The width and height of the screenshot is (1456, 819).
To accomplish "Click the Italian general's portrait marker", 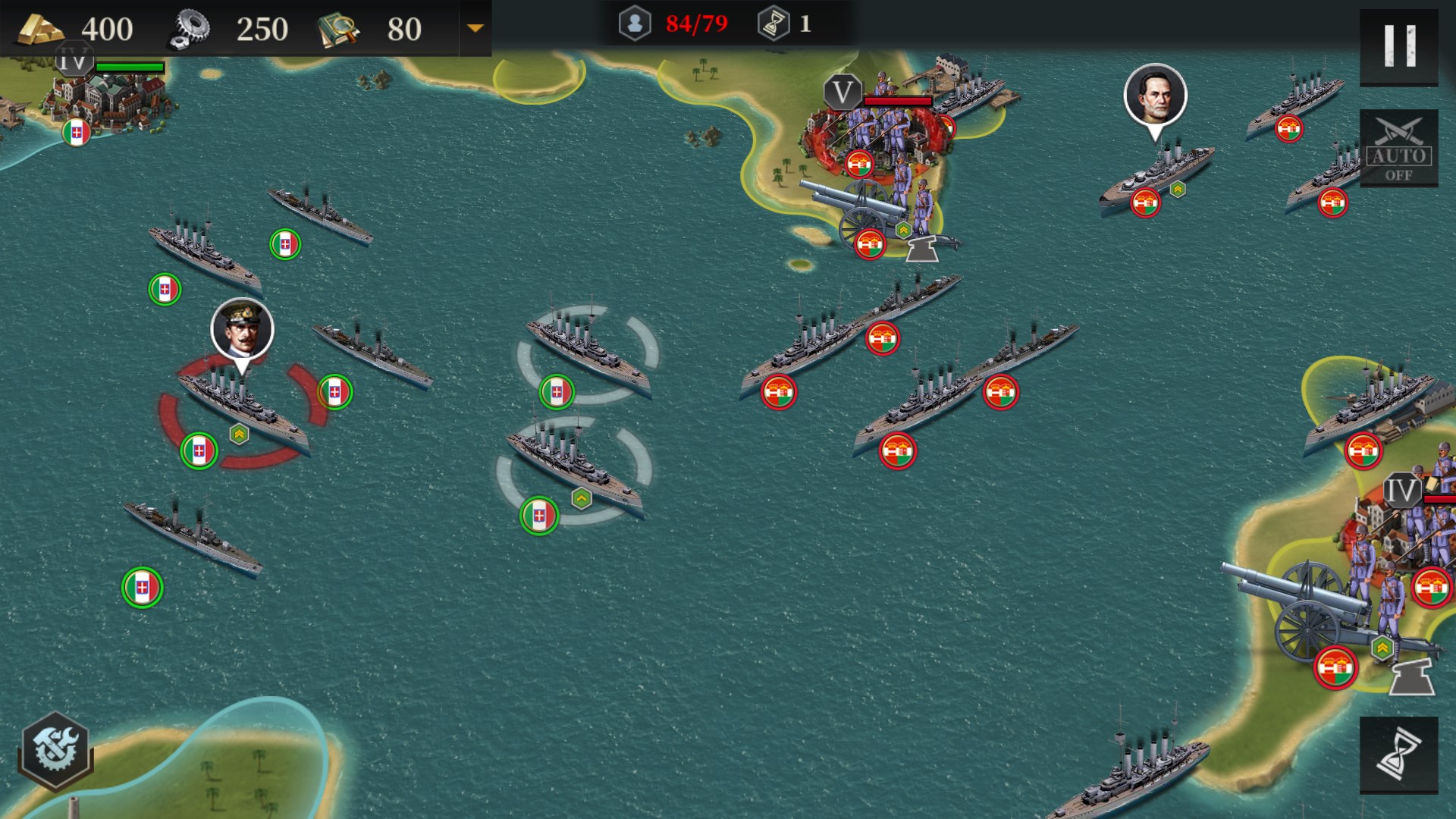I will pyautogui.click(x=242, y=330).
